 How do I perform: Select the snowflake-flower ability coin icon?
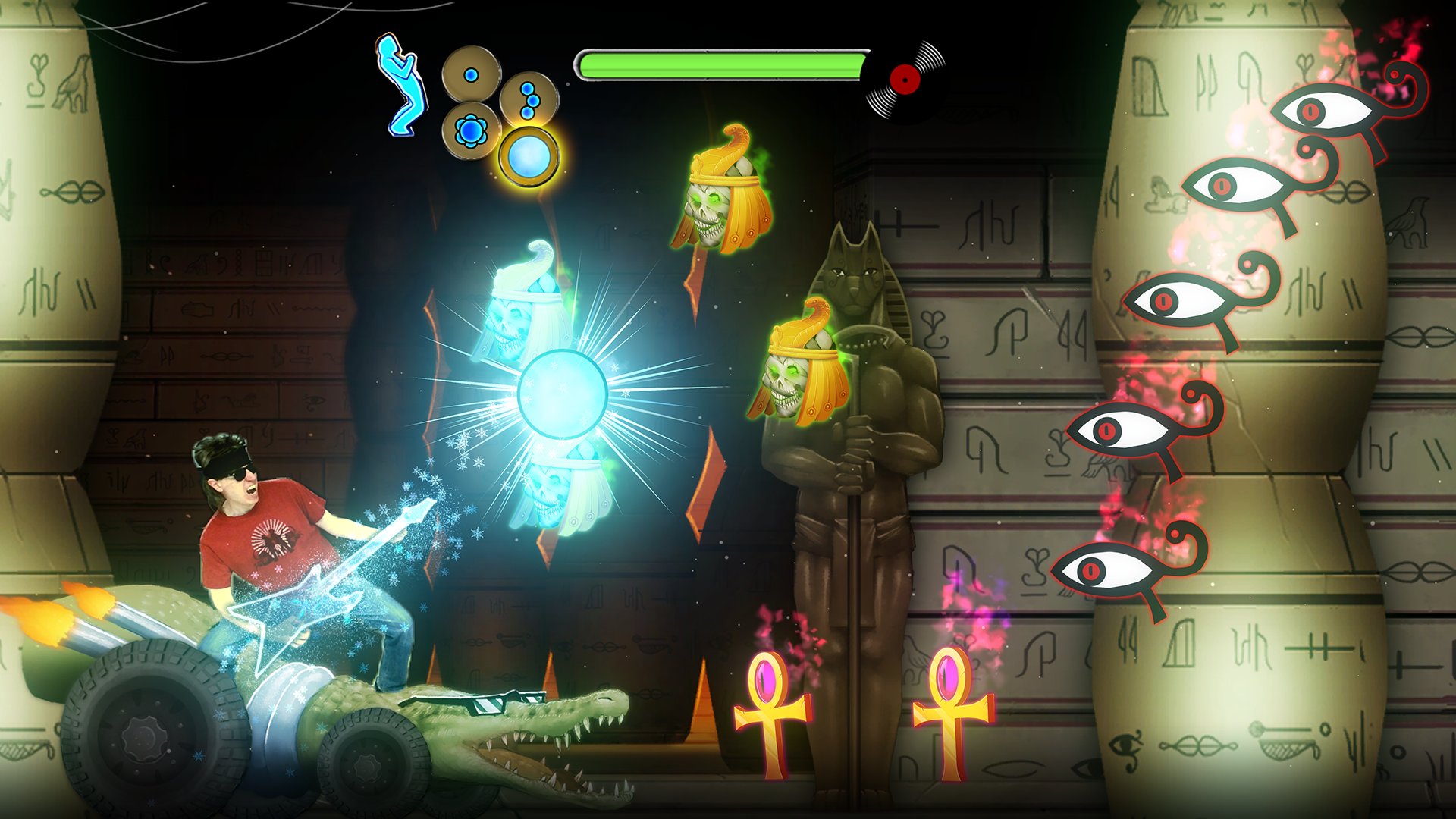(x=472, y=129)
